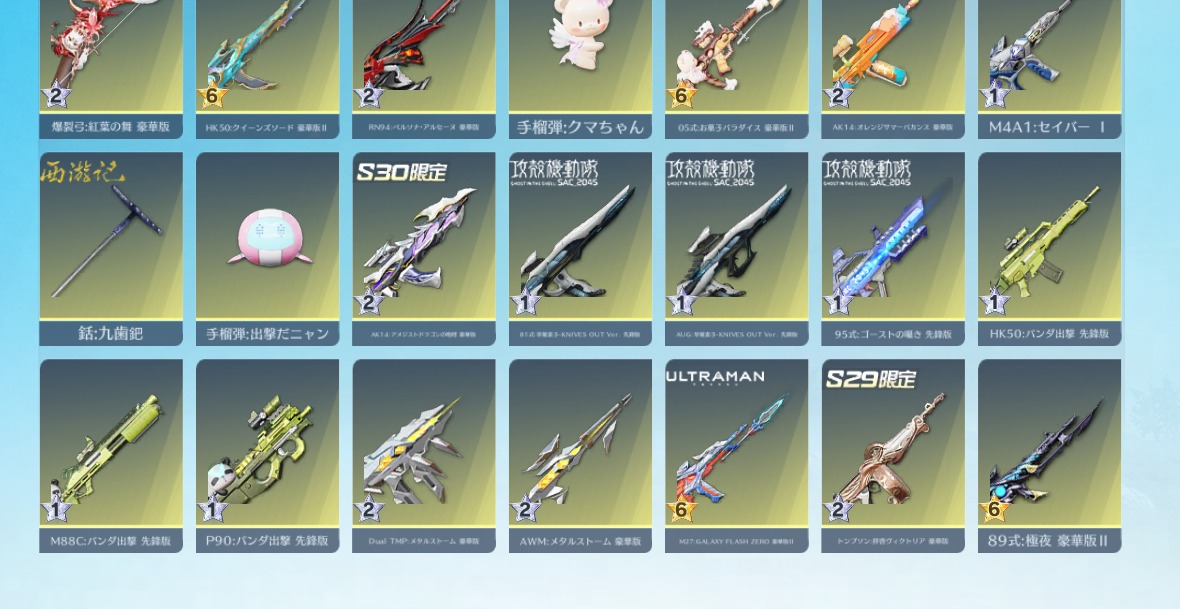Select the S30限定 AK14 dragon skin card

coord(424,248)
